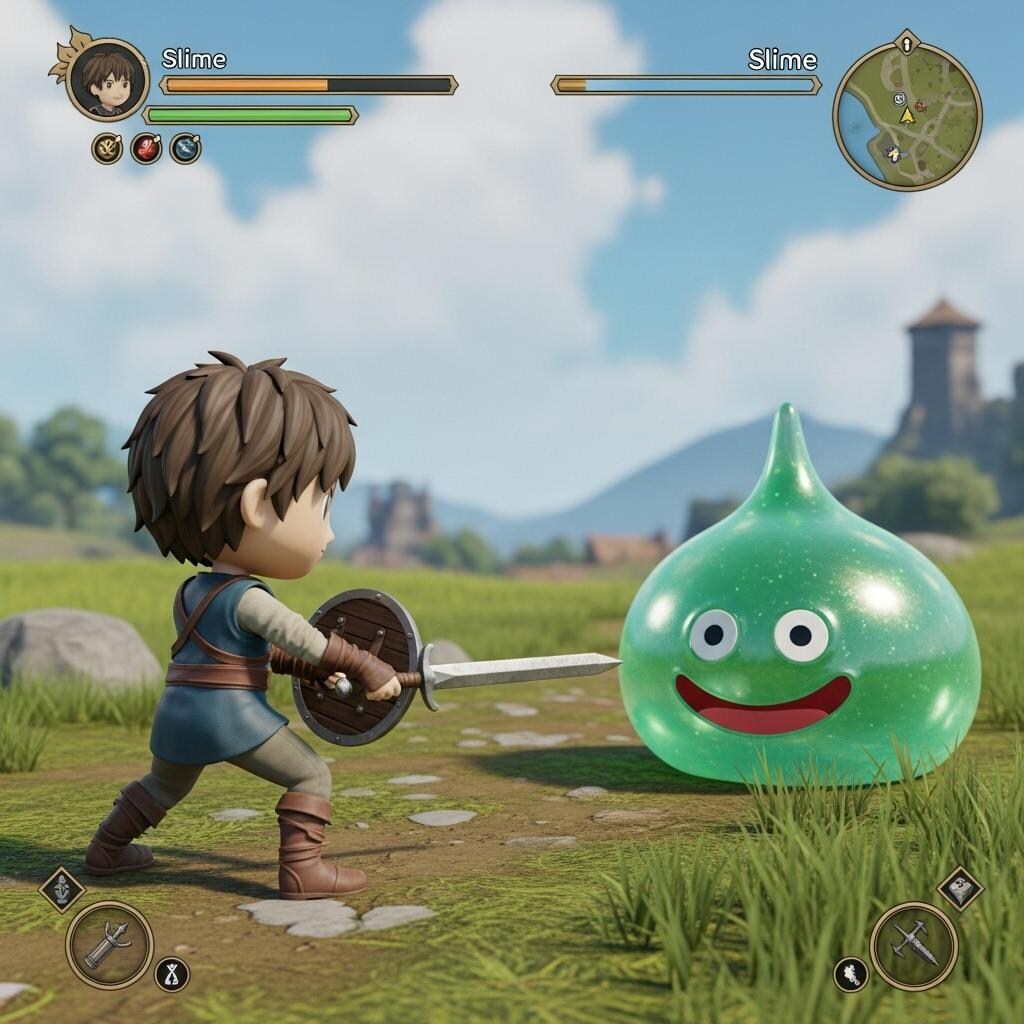The image size is (1024, 1024).
Task: Tap the small round icon beside the crossed swords
Action: coord(851,974)
